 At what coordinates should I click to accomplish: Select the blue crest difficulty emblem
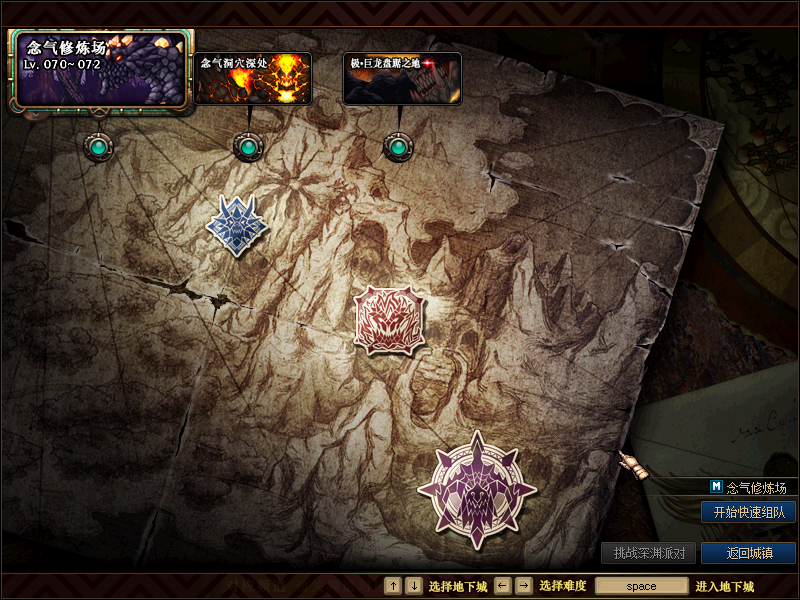click(239, 225)
